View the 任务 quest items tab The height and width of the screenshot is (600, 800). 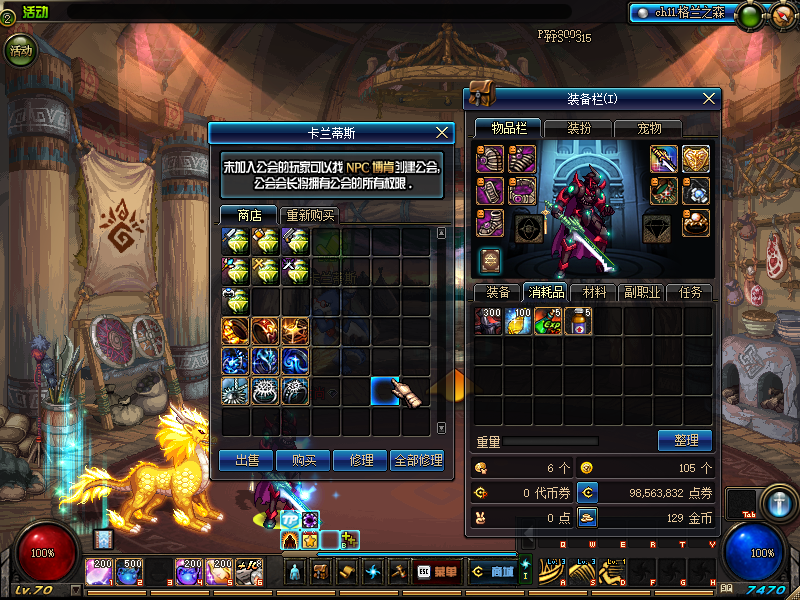click(x=690, y=292)
